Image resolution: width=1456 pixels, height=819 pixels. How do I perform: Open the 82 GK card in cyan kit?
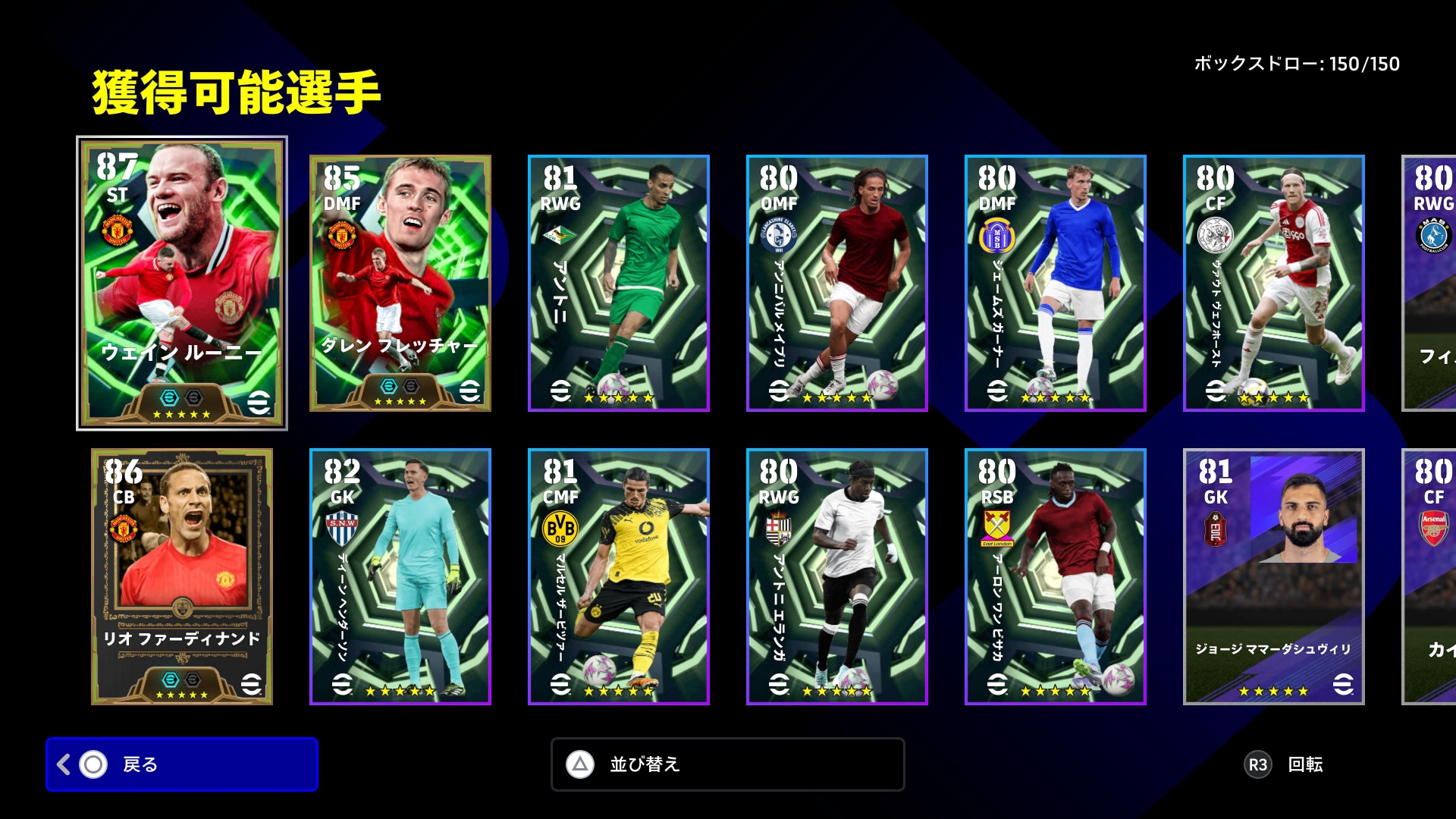click(x=400, y=576)
